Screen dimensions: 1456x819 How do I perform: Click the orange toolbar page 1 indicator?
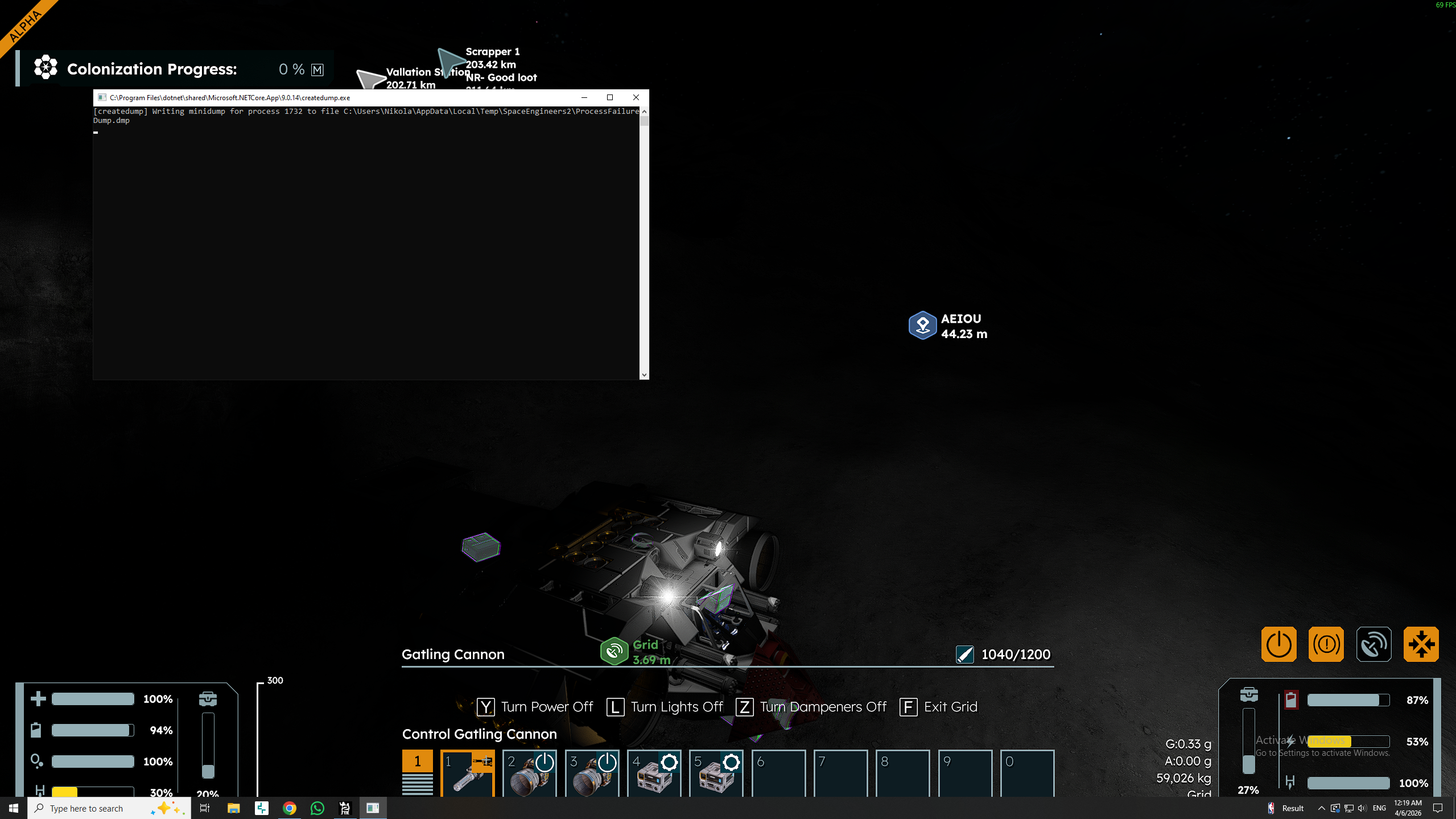[x=417, y=761]
